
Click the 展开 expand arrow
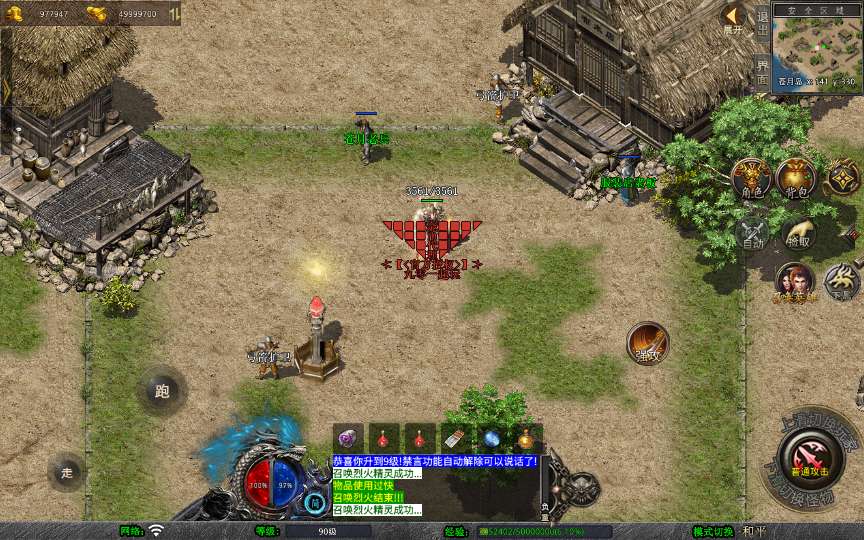(733, 17)
